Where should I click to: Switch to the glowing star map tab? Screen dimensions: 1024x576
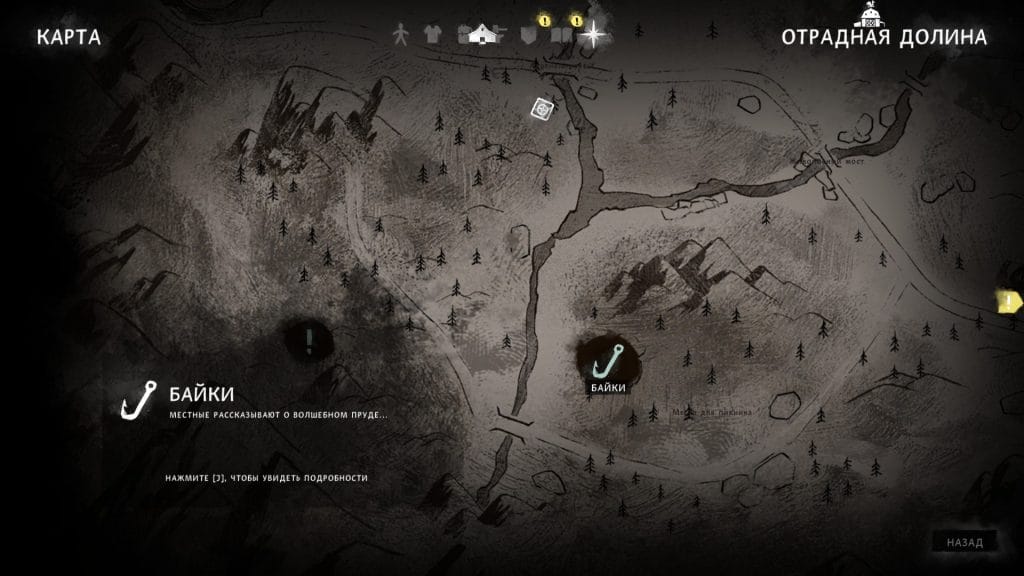595,35
